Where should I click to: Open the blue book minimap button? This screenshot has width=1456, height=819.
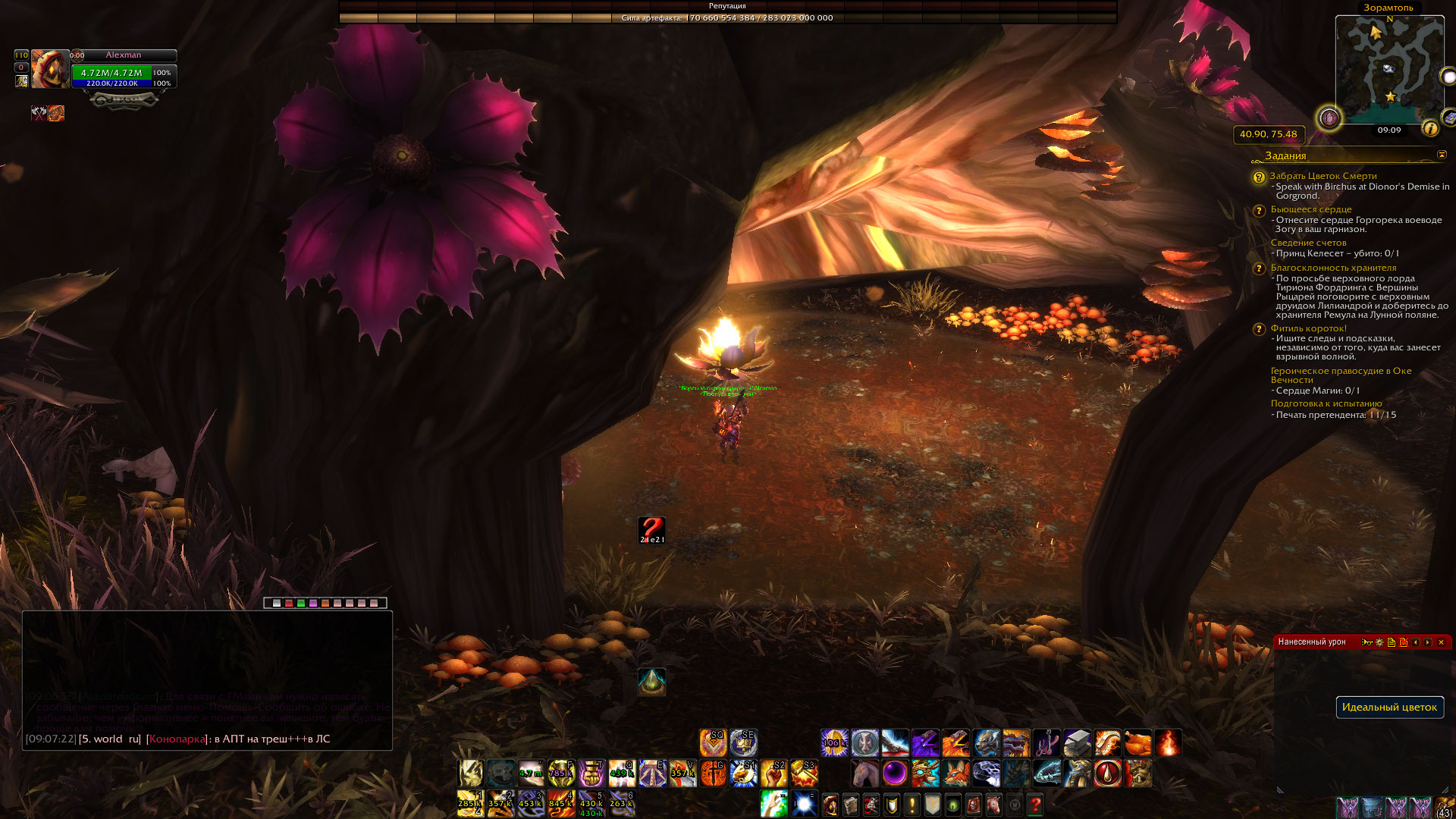[x=1448, y=118]
